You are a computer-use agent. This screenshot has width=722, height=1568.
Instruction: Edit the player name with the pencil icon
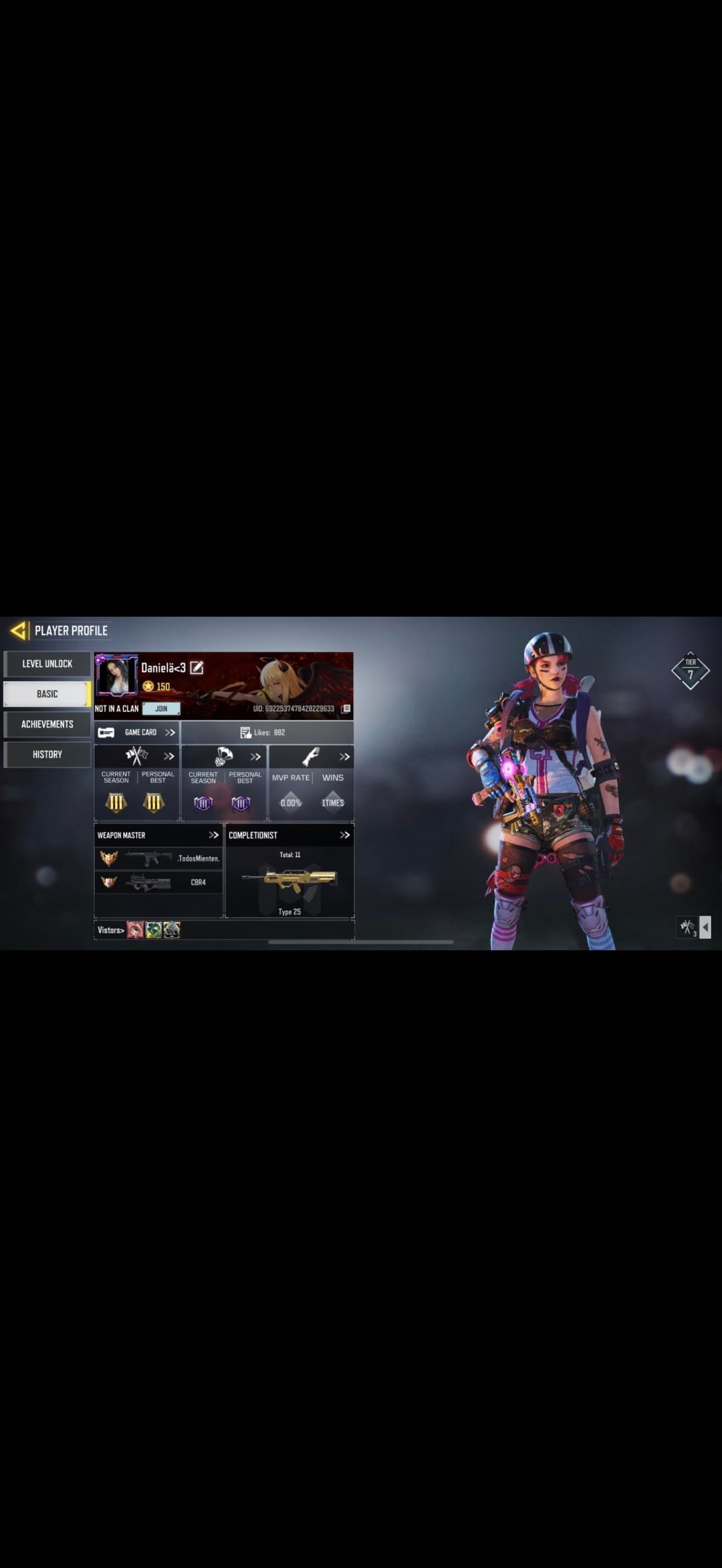[197, 668]
